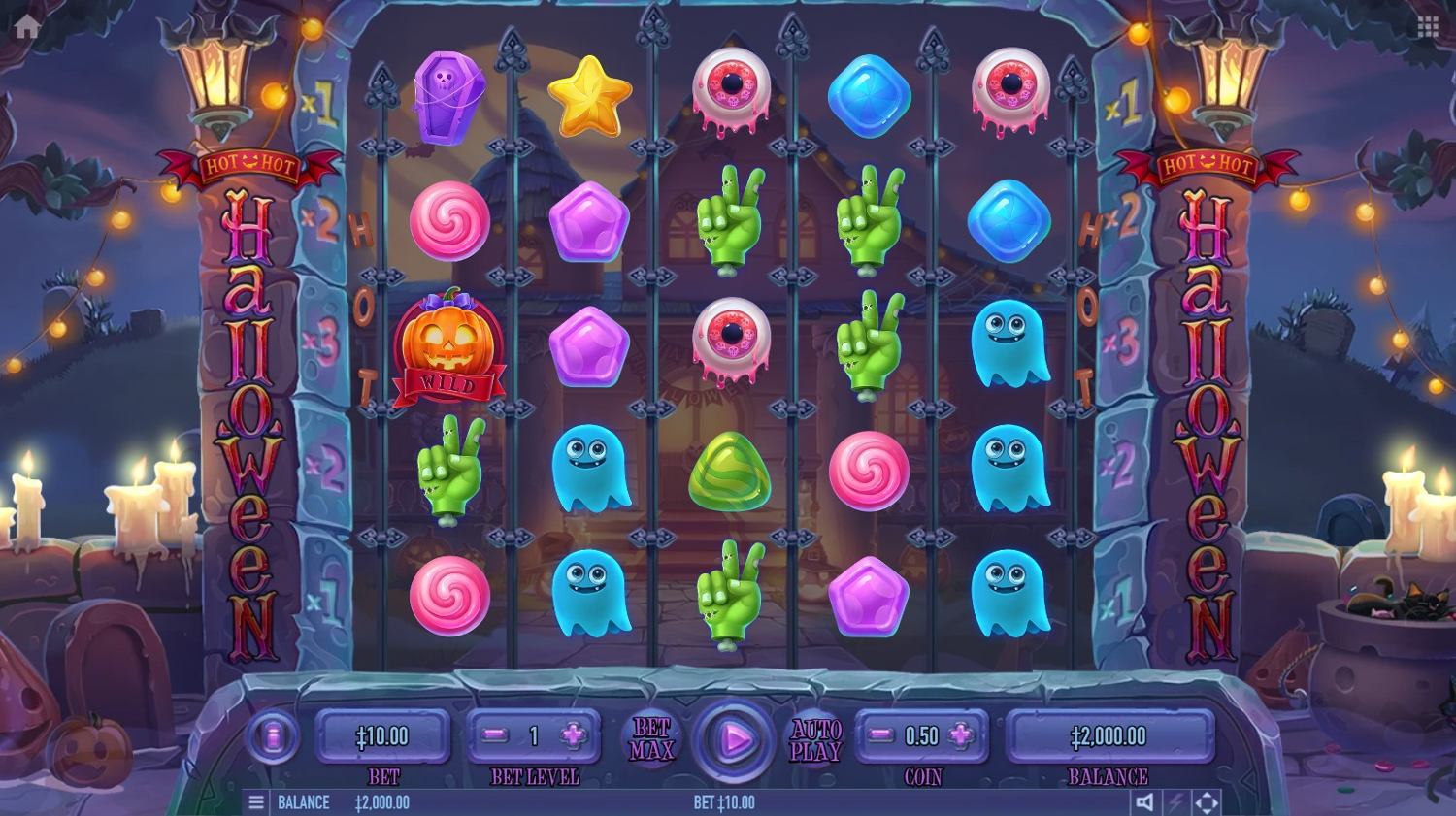
Task: Spin the reels with the play button
Action: (x=736, y=739)
